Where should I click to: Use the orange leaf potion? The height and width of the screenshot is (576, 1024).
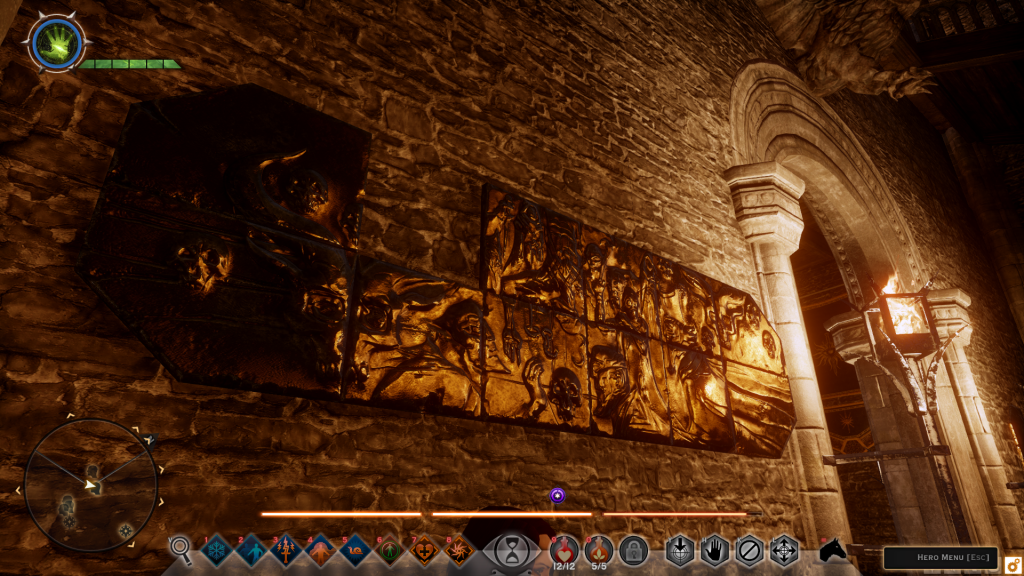[x=598, y=548]
